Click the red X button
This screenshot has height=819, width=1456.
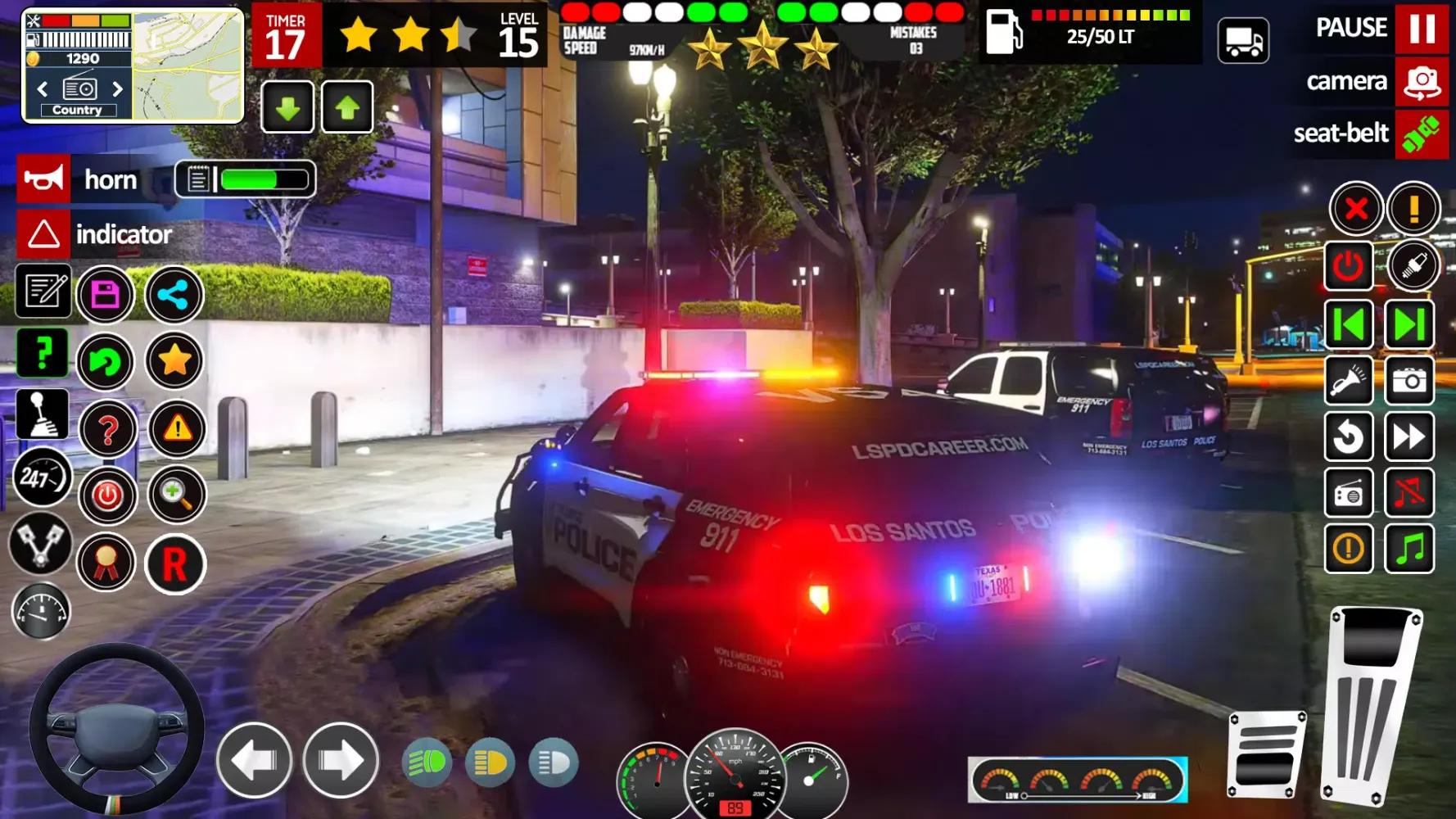click(x=1355, y=209)
